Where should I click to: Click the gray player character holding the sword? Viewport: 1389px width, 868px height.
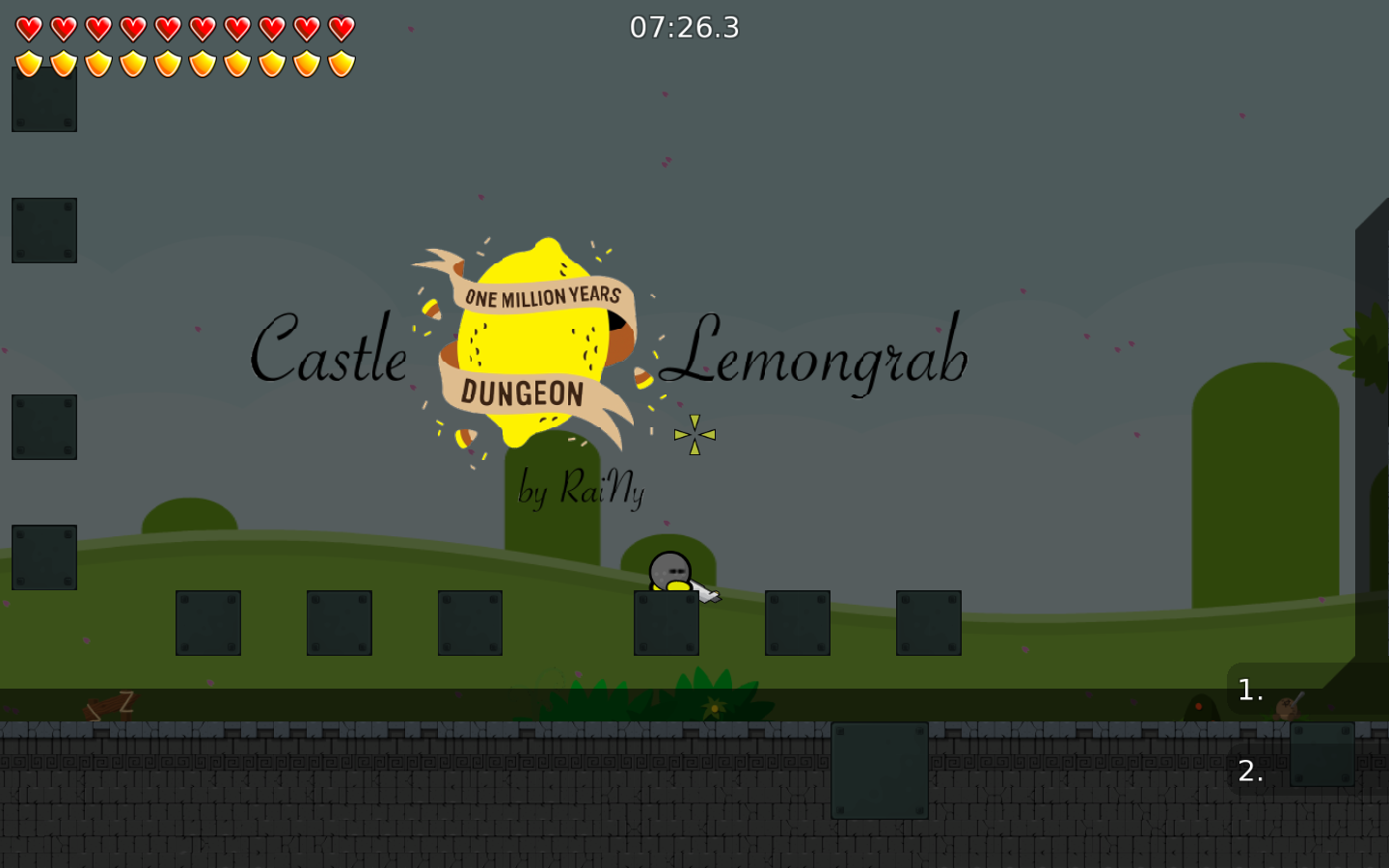[669, 571]
